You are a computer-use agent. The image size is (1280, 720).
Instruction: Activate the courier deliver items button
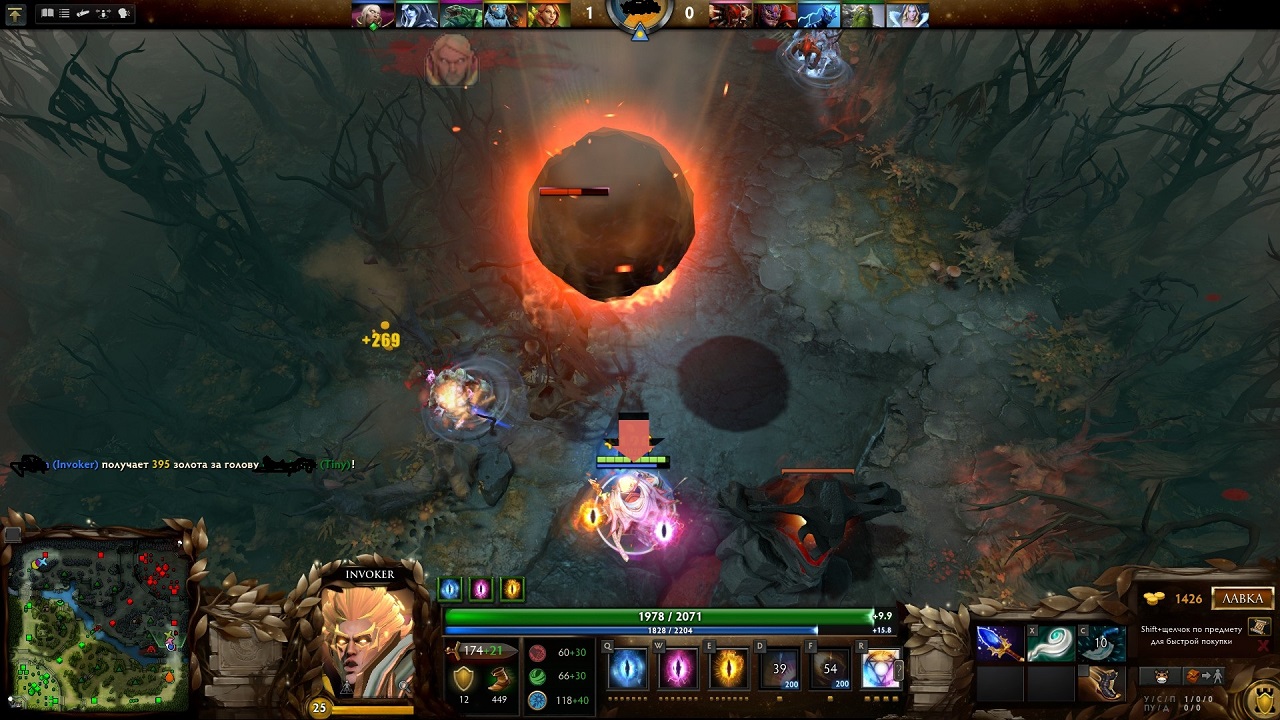[1204, 676]
